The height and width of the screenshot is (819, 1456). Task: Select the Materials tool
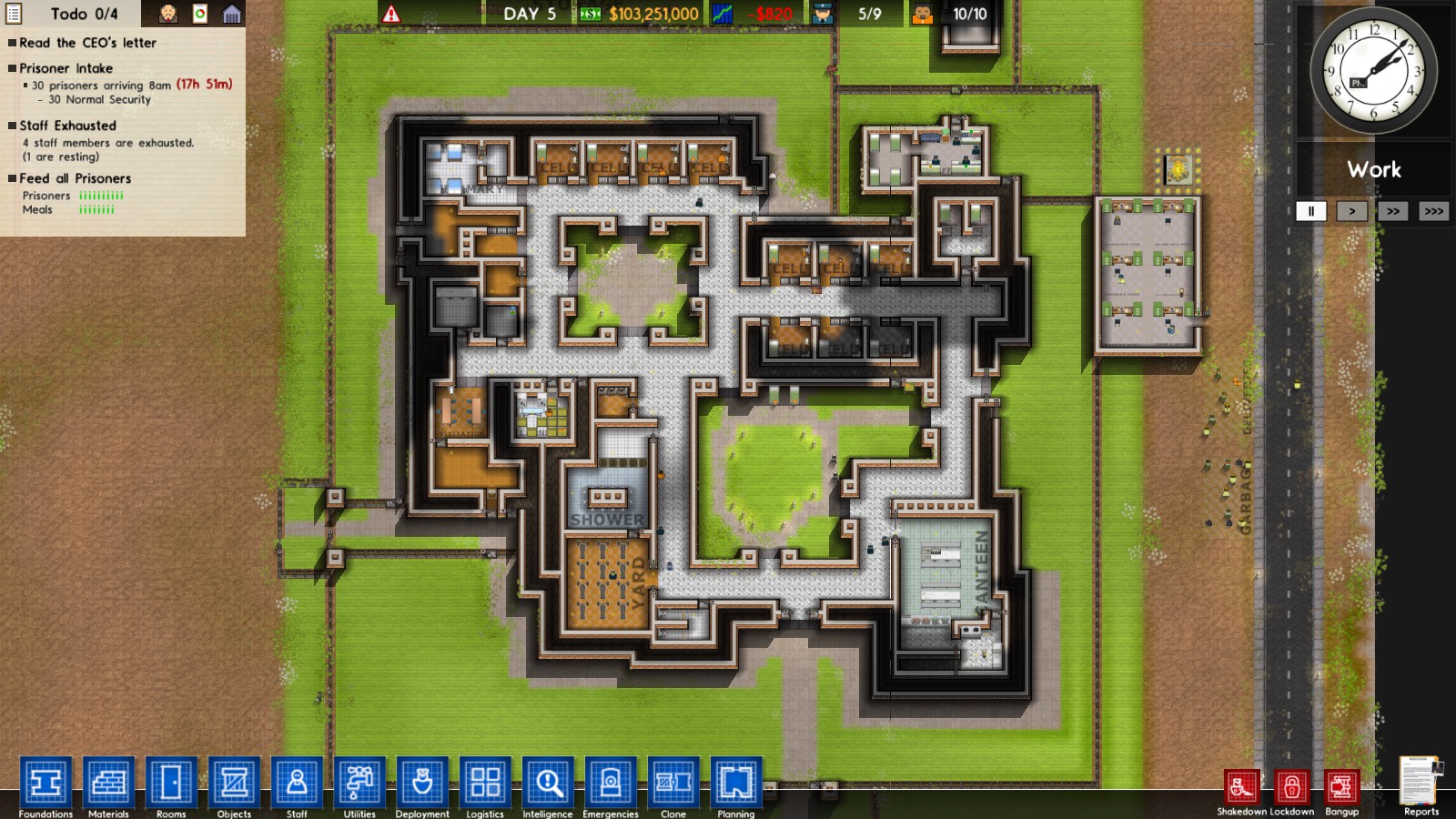tap(108, 781)
